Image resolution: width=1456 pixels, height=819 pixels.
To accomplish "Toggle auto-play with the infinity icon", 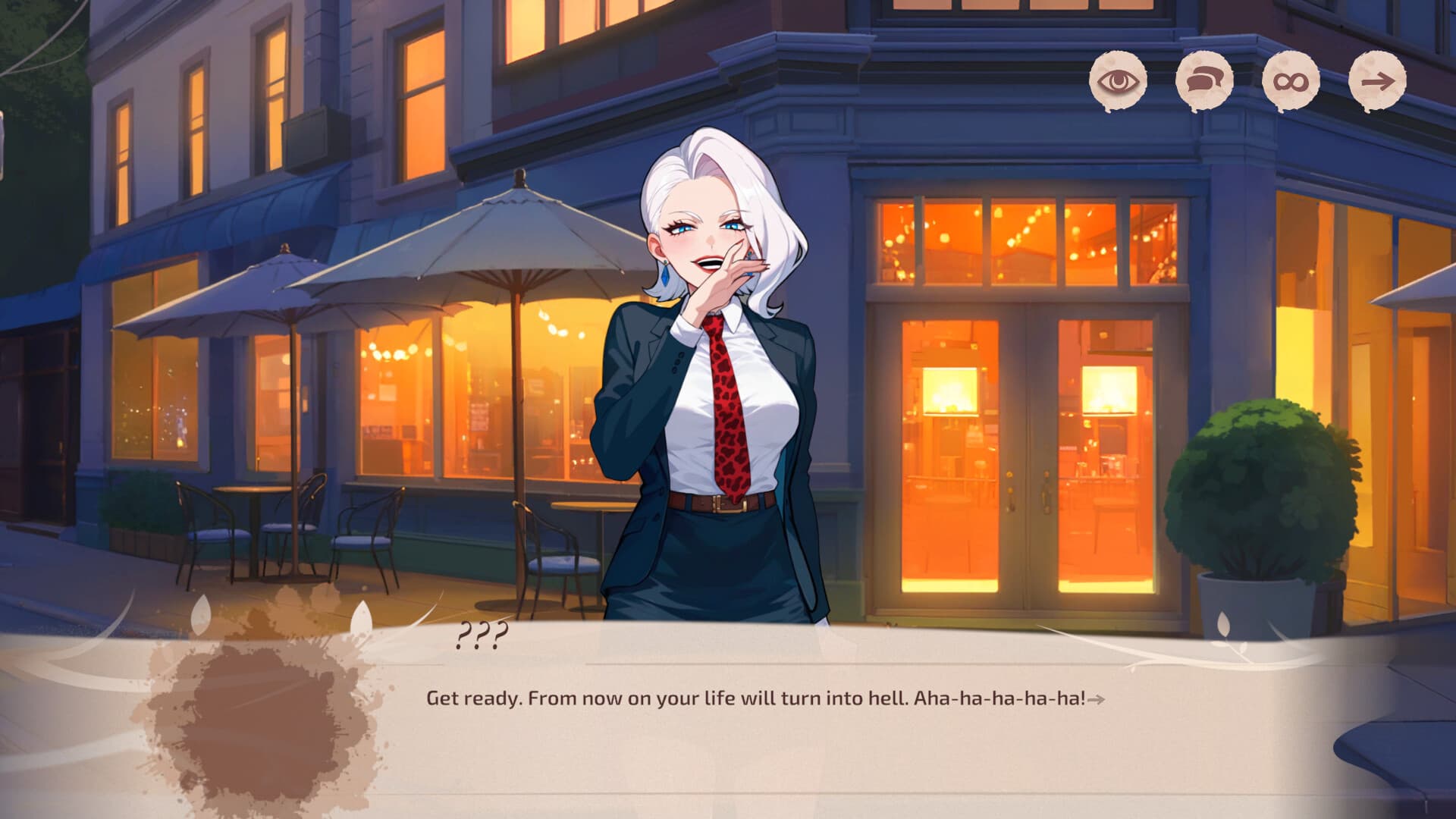I will tap(1291, 81).
